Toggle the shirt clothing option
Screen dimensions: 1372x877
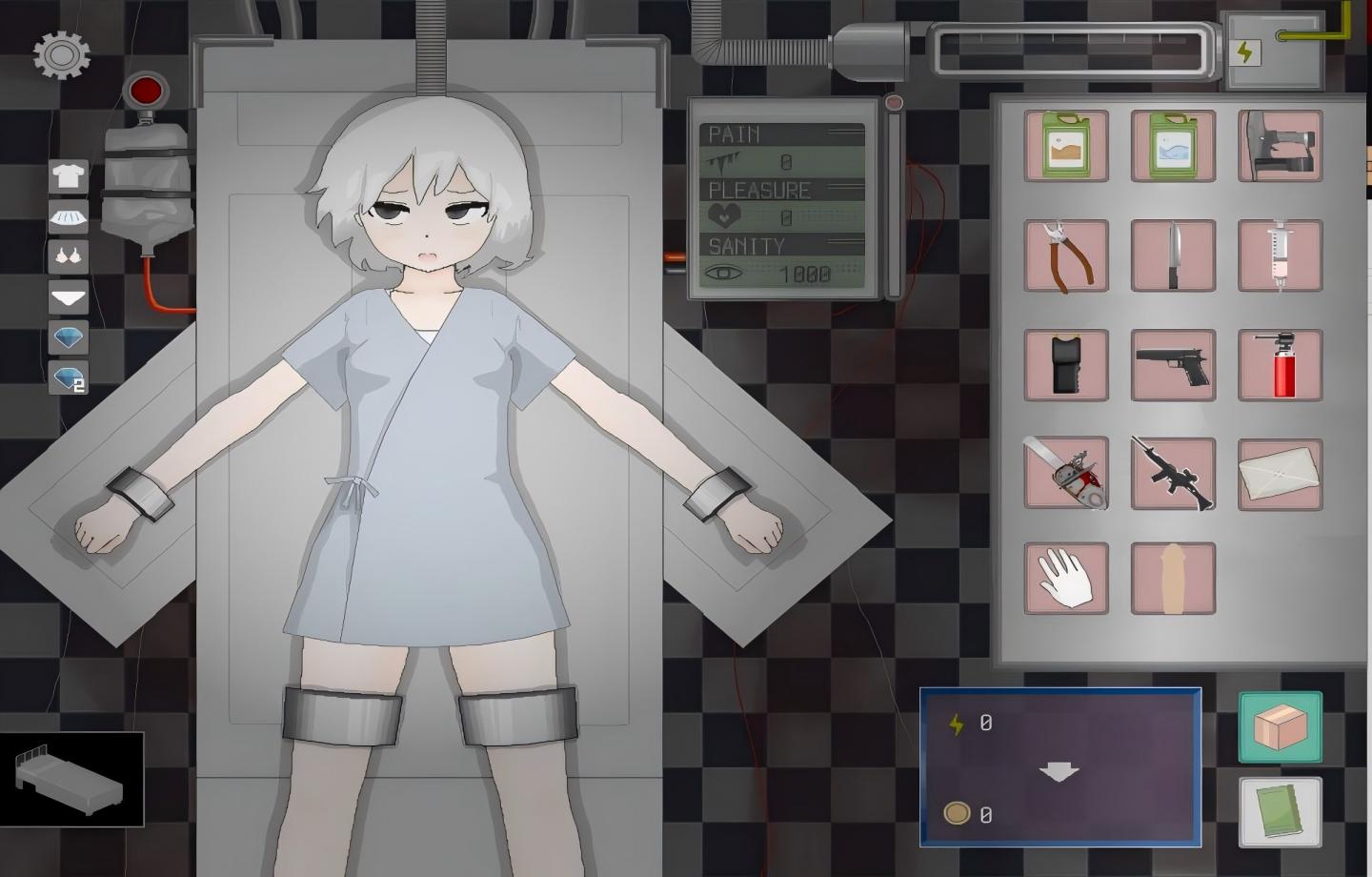click(66, 176)
